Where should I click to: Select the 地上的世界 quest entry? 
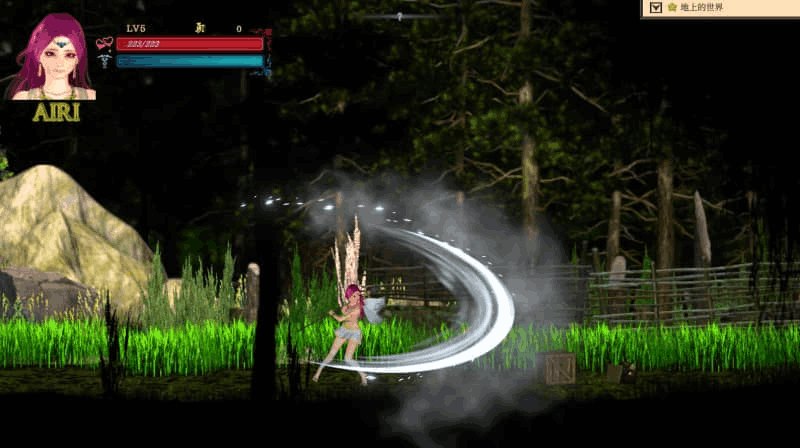700,8
